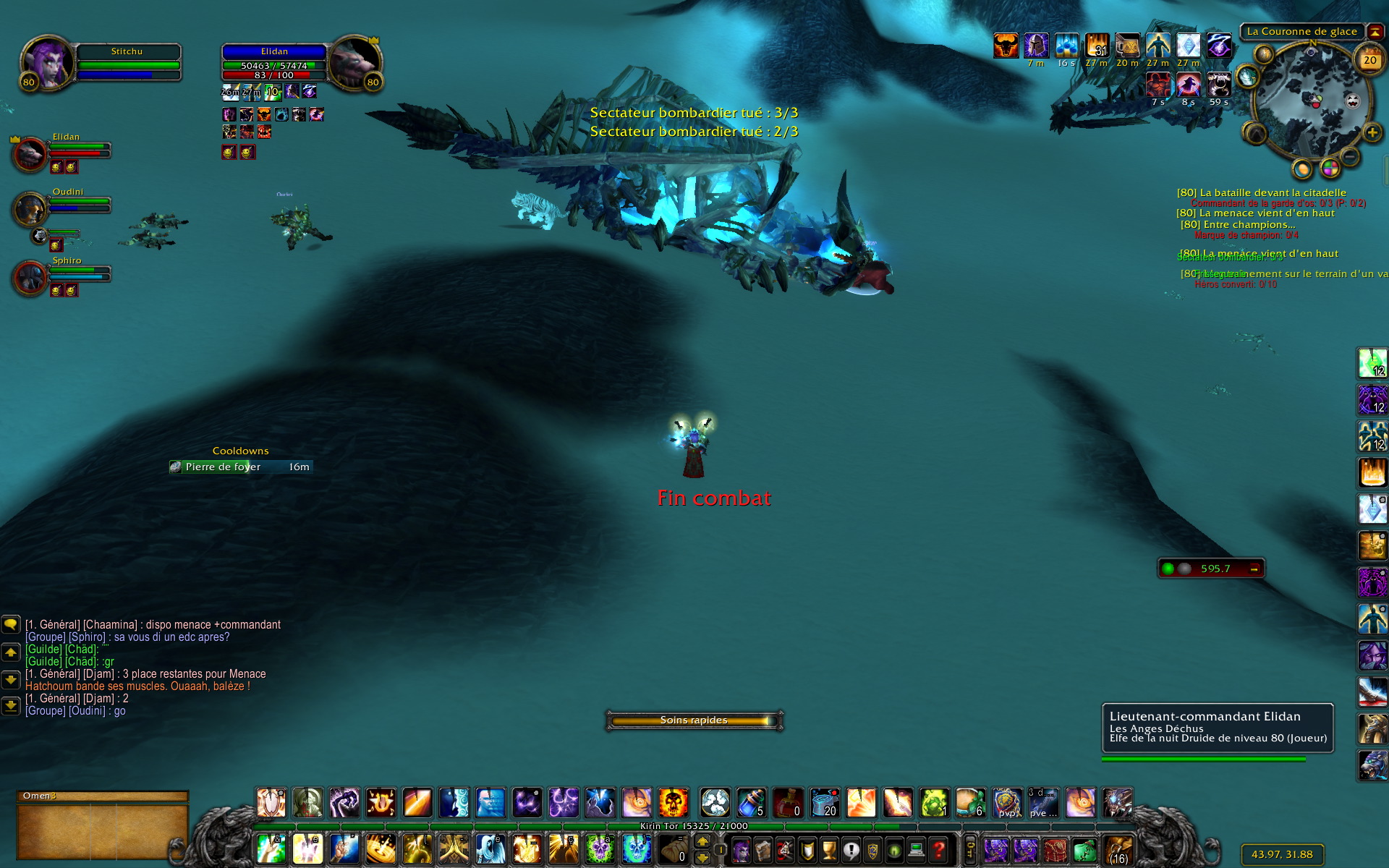The height and width of the screenshot is (868, 1389).
Task: Collapse the minimap using the yellow arrow button
Action: (x=1375, y=32)
